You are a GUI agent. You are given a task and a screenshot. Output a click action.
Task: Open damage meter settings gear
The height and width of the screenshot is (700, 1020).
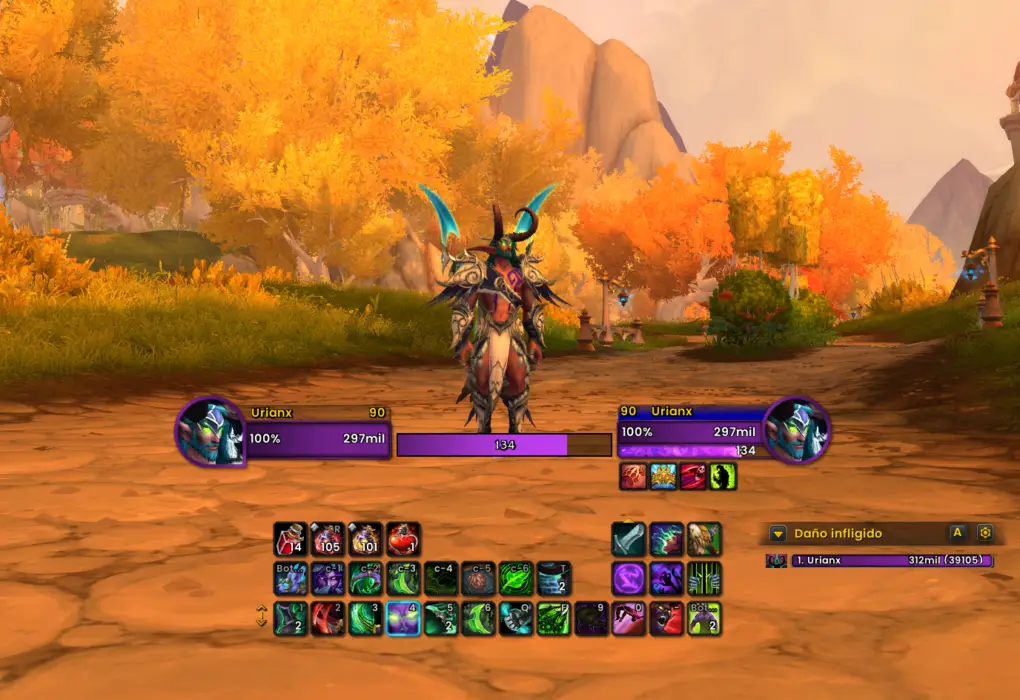(x=985, y=533)
